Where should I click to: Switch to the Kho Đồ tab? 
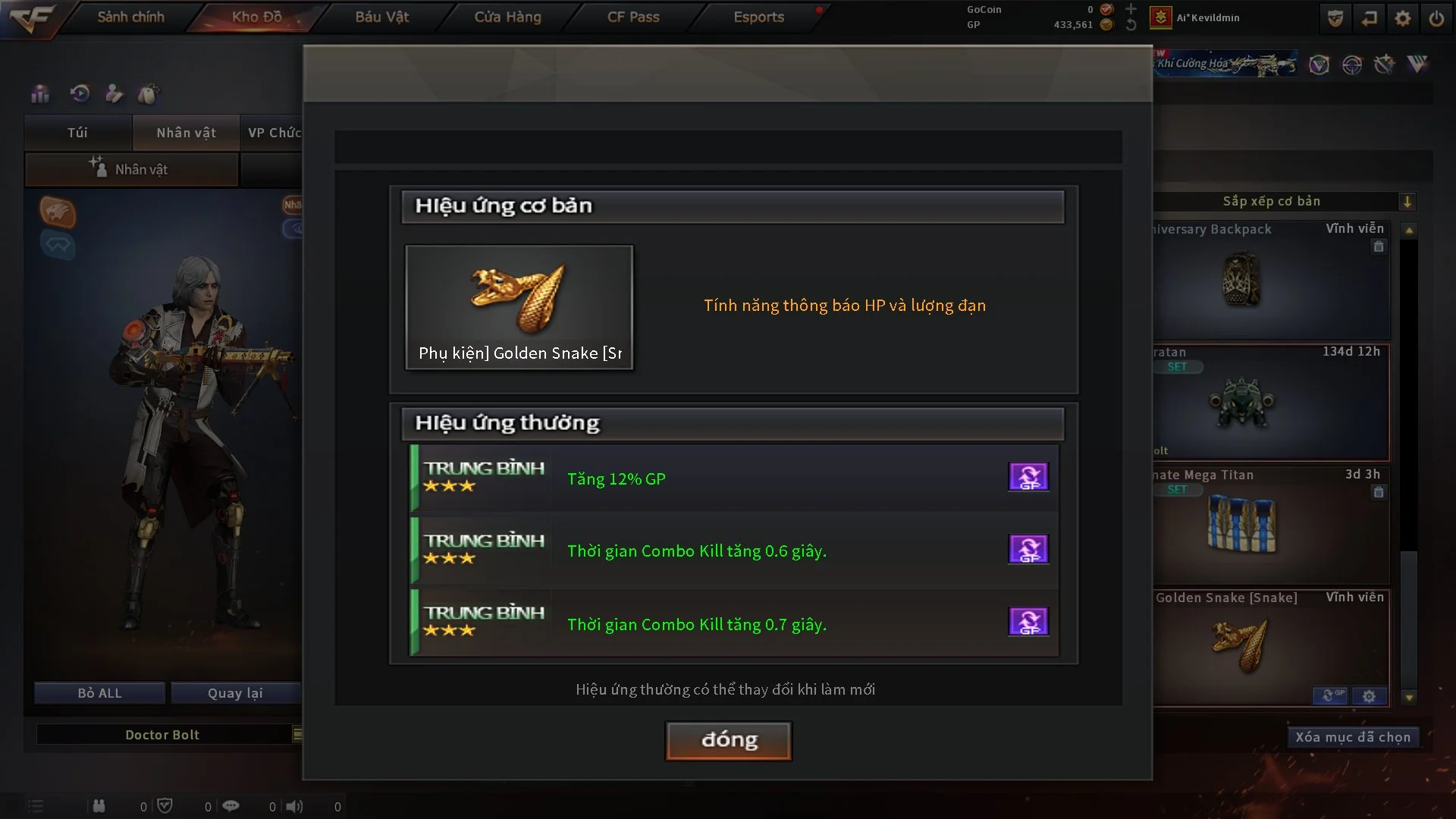tap(257, 17)
